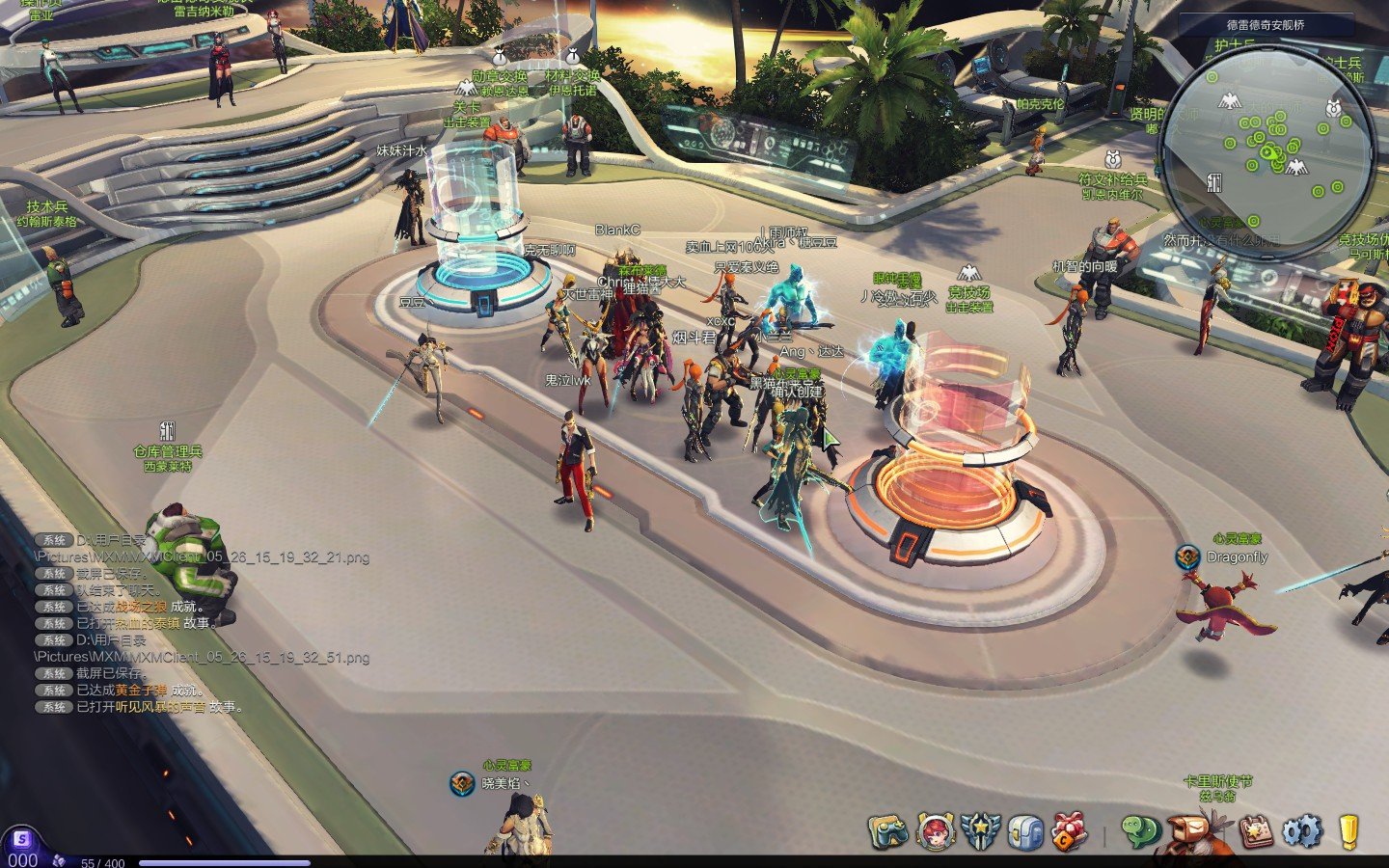1389x868 pixels.
Task: Click the purple S badge icon
Action: tap(21, 839)
